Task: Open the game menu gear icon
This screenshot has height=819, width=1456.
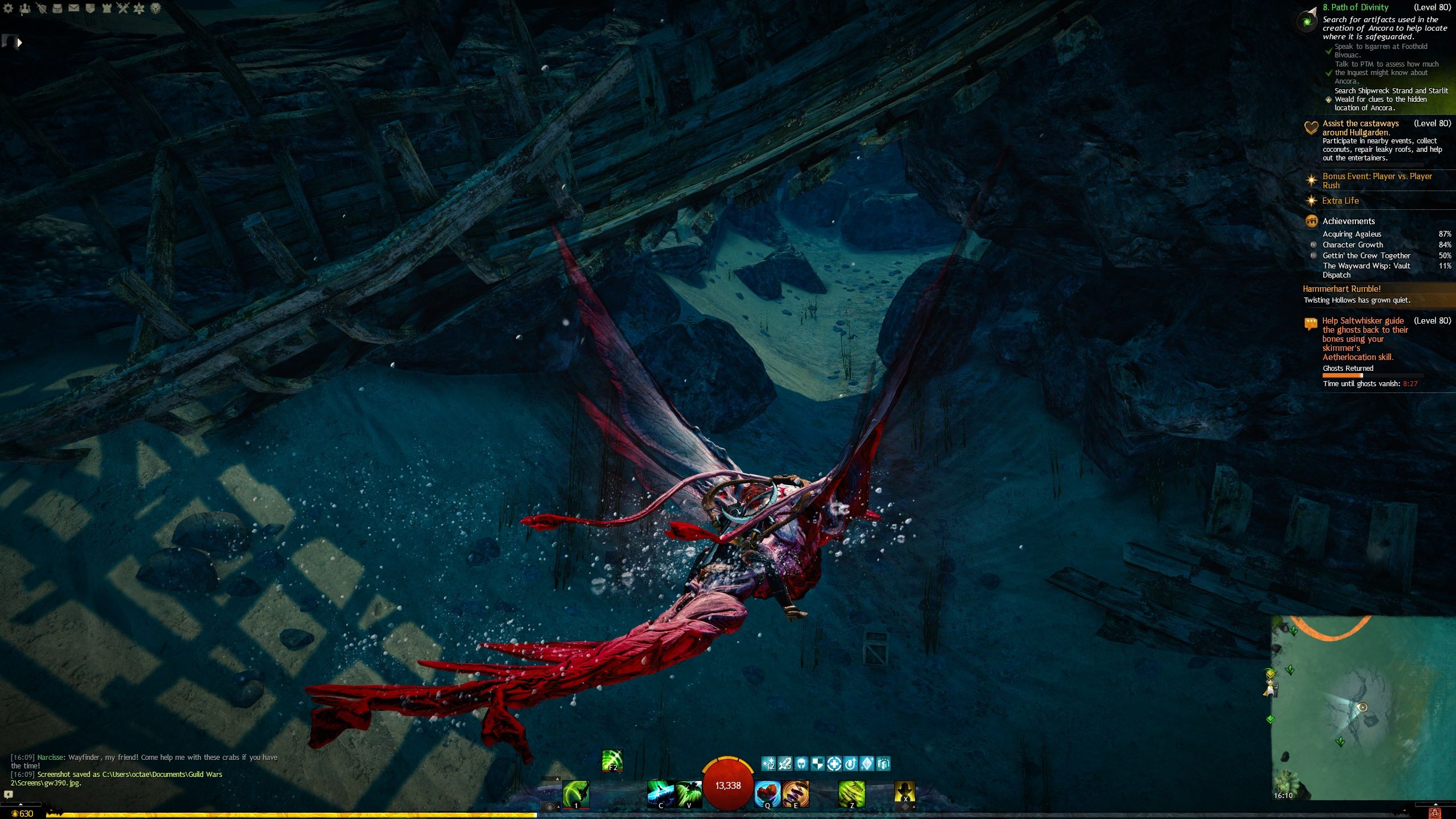Action: coord(8,9)
